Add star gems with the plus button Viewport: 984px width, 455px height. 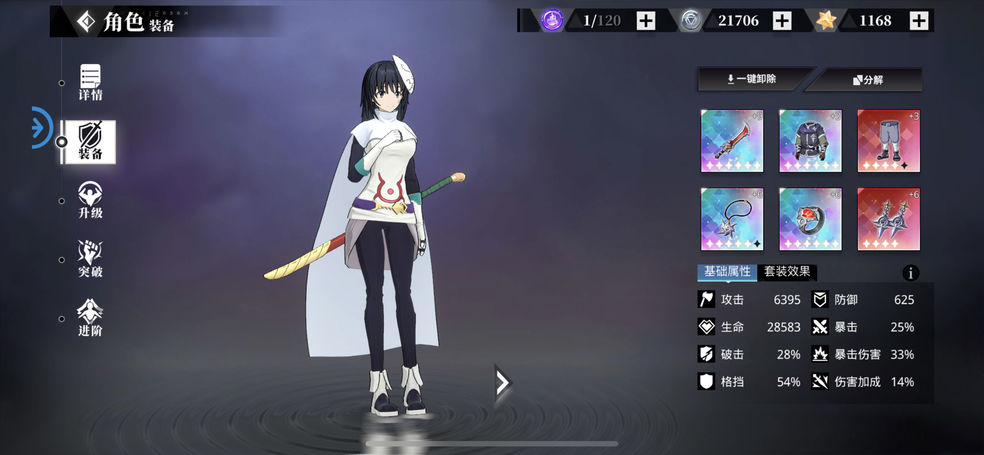click(919, 20)
